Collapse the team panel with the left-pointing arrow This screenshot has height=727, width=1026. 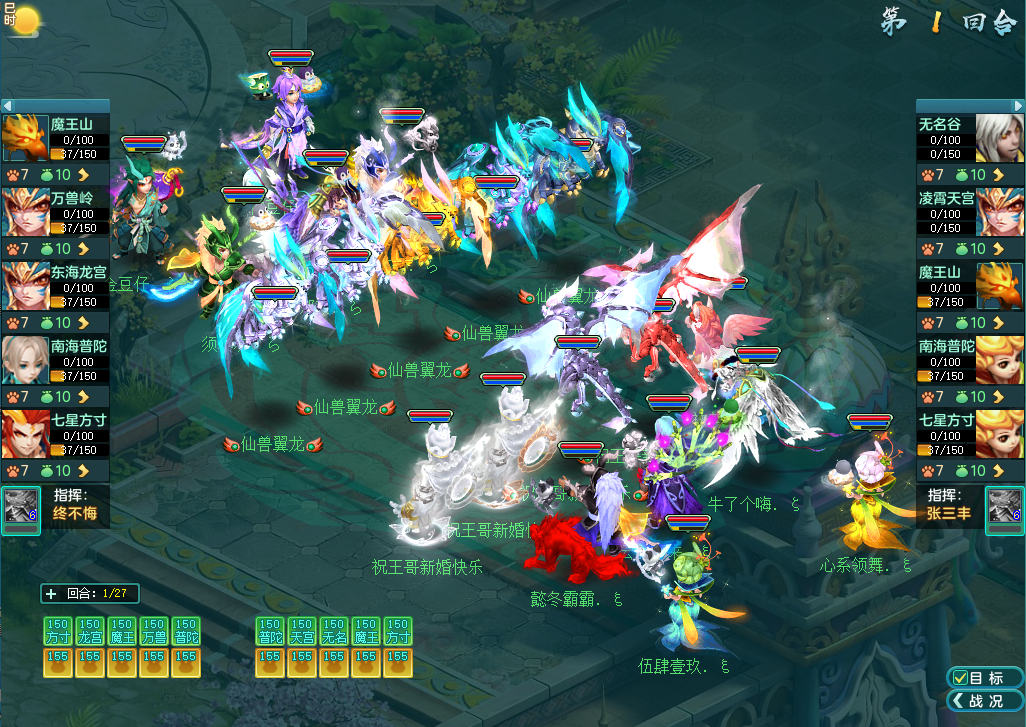(7, 106)
